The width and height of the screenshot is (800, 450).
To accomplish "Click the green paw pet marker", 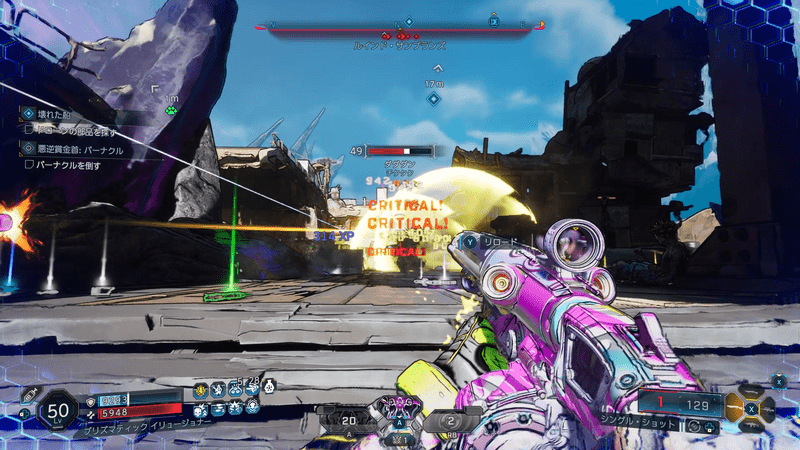I will (171, 110).
